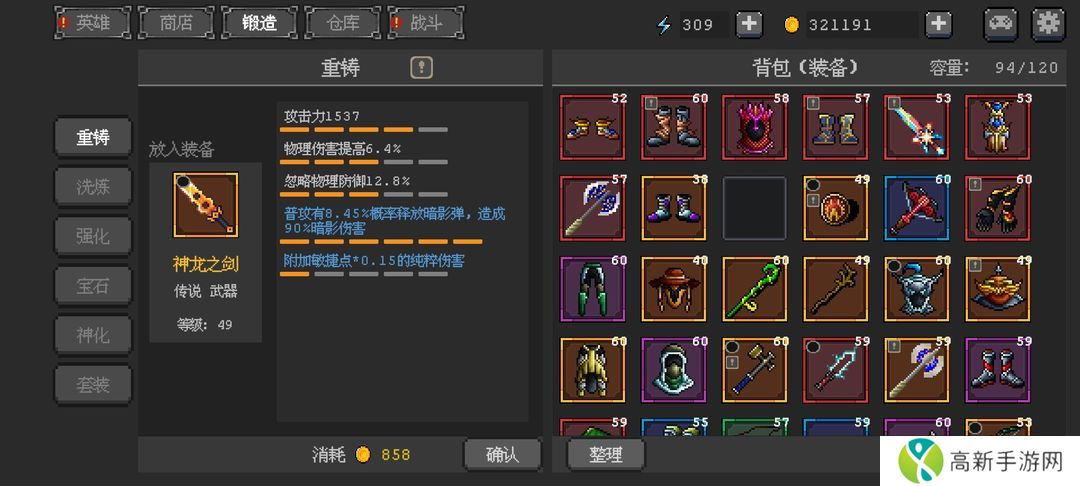Screen dimensions: 1080x486
Task: Open the 仓库 warehouse tab
Action: coord(342,23)
